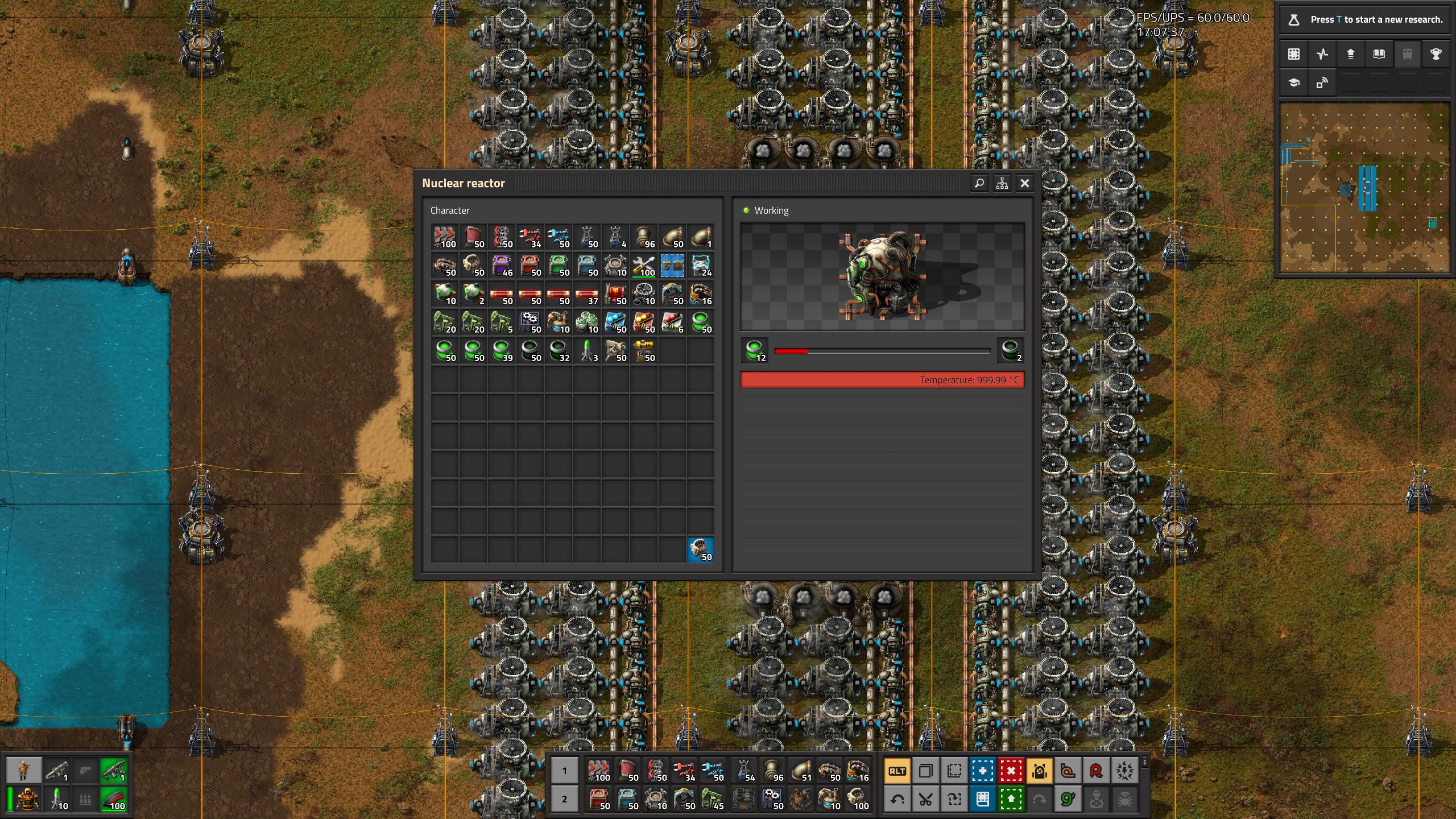Click the reactor's used fuel cell output slot
1456x819 pixels.
[1011, 350]
